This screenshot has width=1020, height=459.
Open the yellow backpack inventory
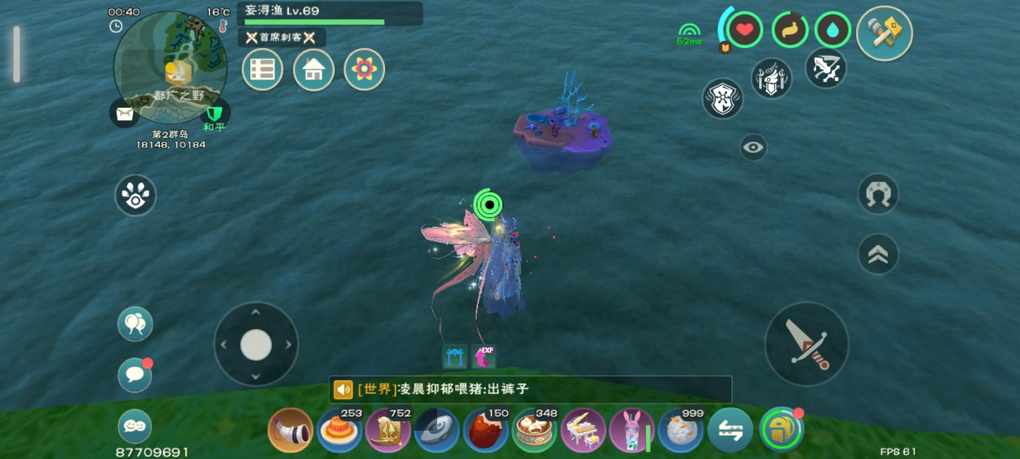tap(781, 430)
